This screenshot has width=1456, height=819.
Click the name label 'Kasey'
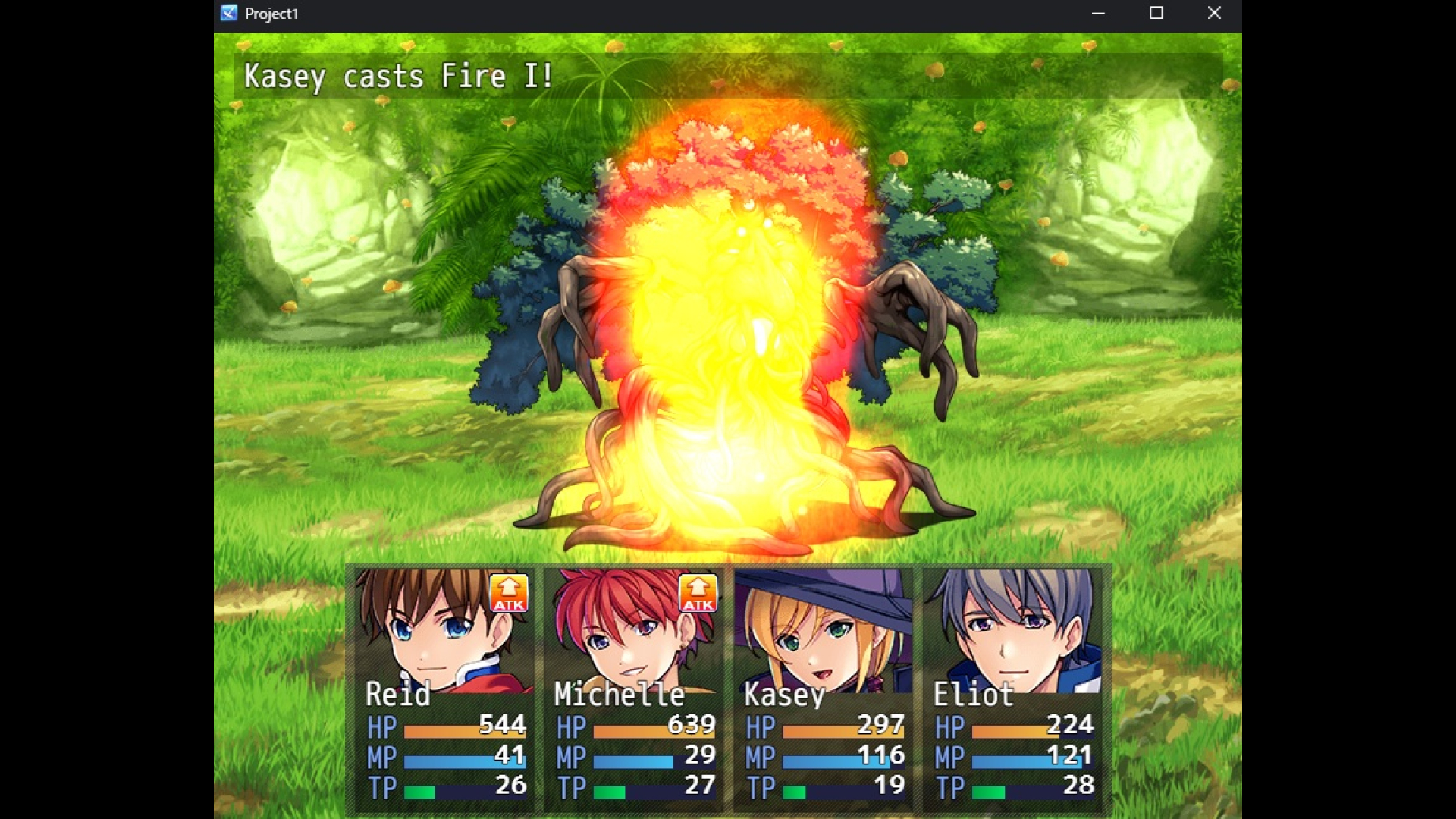click(x=783, y=694)
